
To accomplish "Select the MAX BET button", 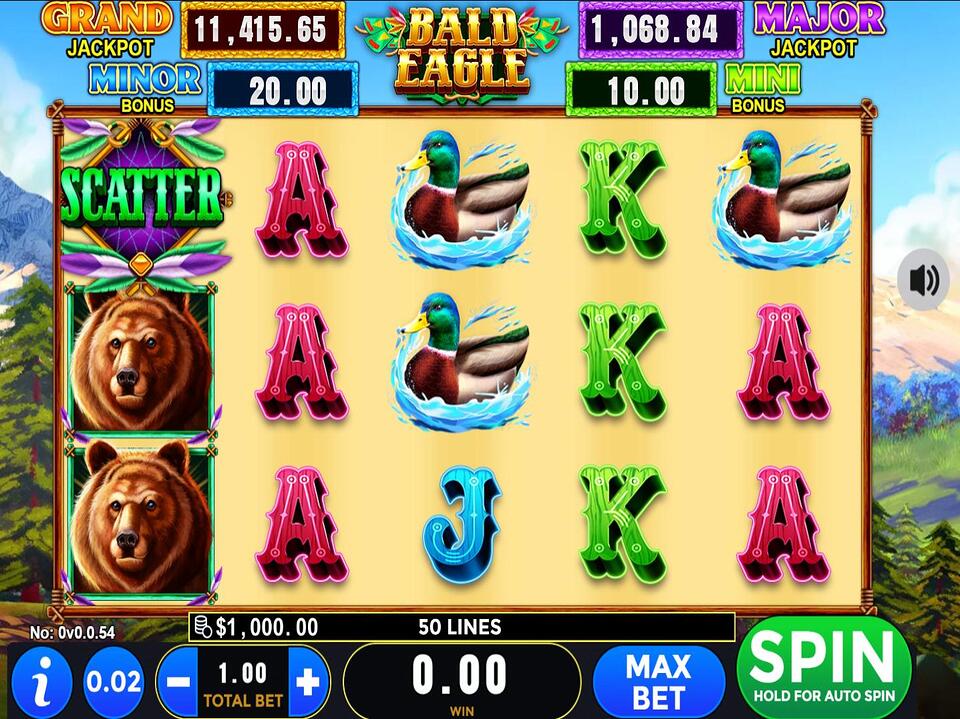I will point(658,681).
